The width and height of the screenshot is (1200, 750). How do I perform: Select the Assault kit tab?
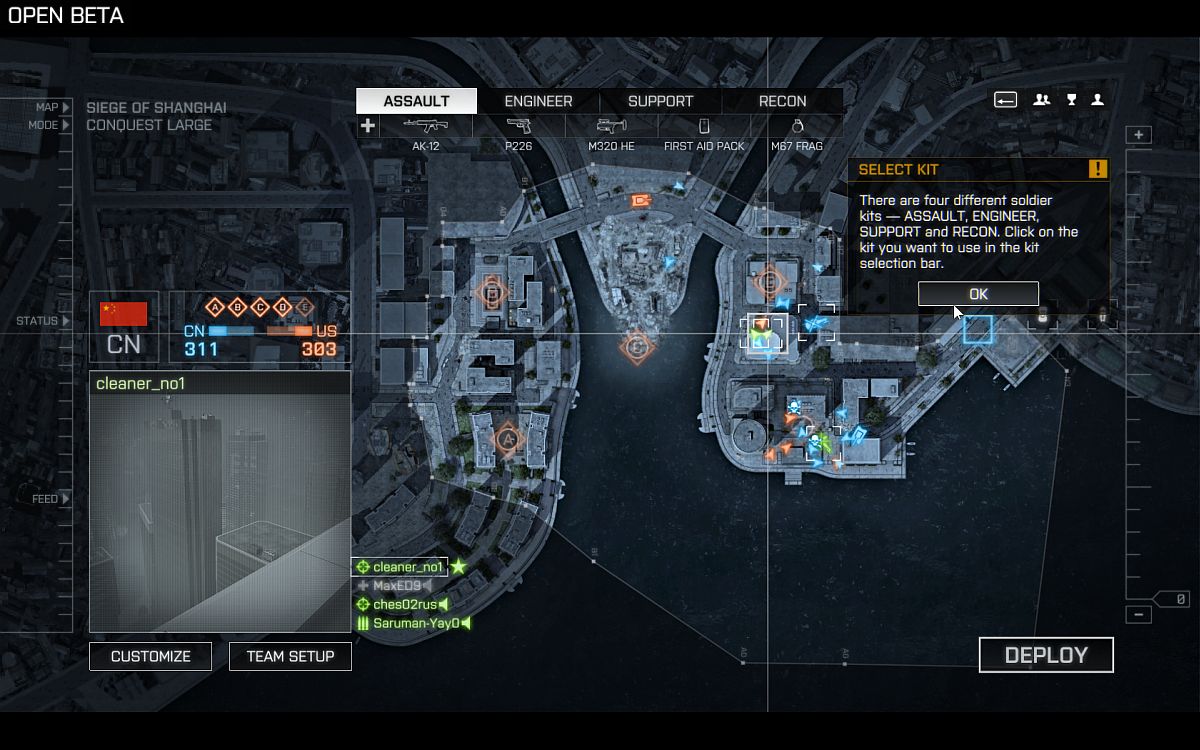(416, 101)
